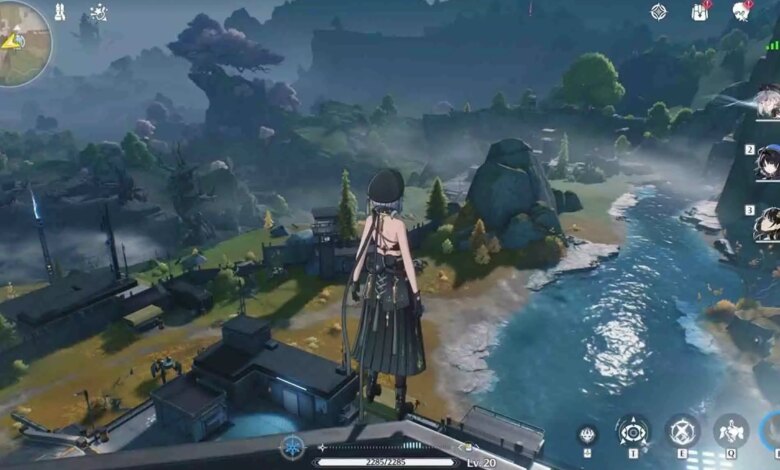Open the backpack icon with red notification
The height and width of the screenshot is (470, 780).
[699, 12]
